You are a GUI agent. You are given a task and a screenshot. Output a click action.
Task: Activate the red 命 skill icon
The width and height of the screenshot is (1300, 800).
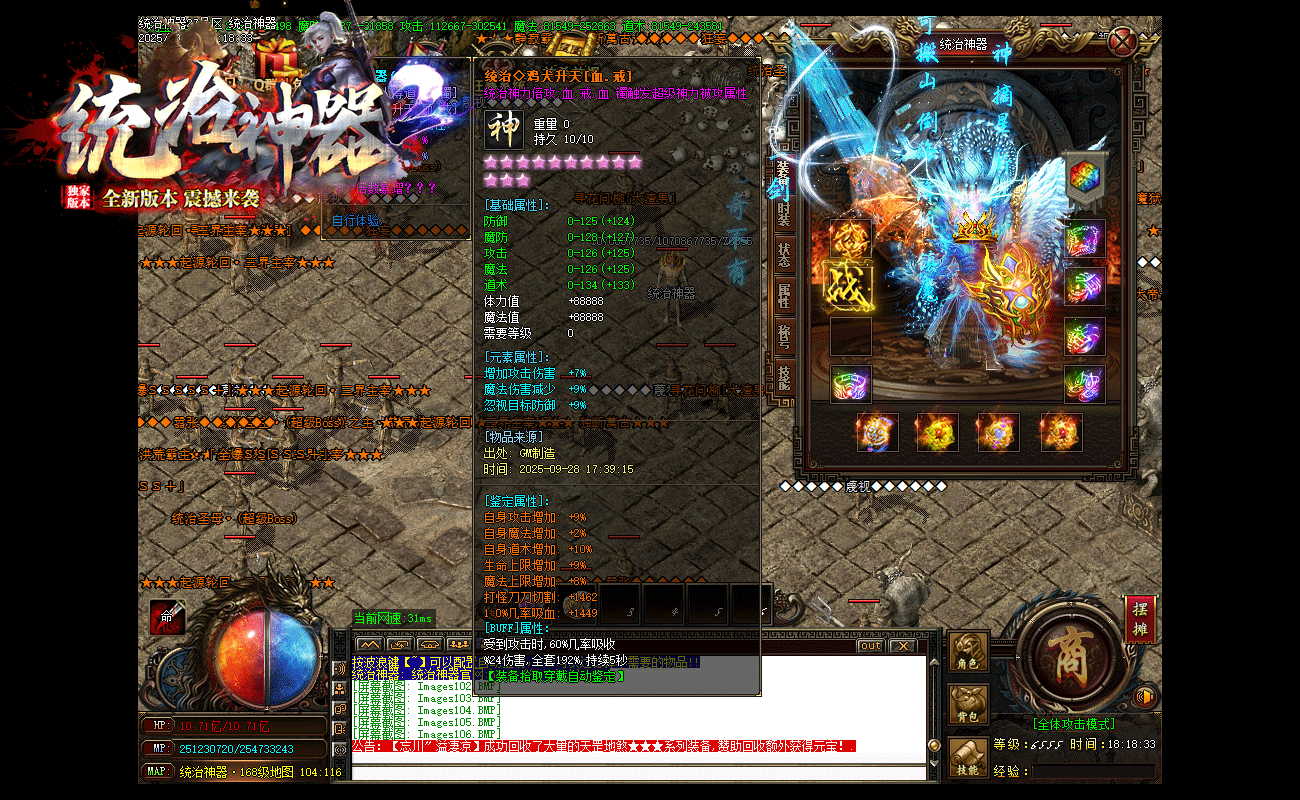[167, 617]
